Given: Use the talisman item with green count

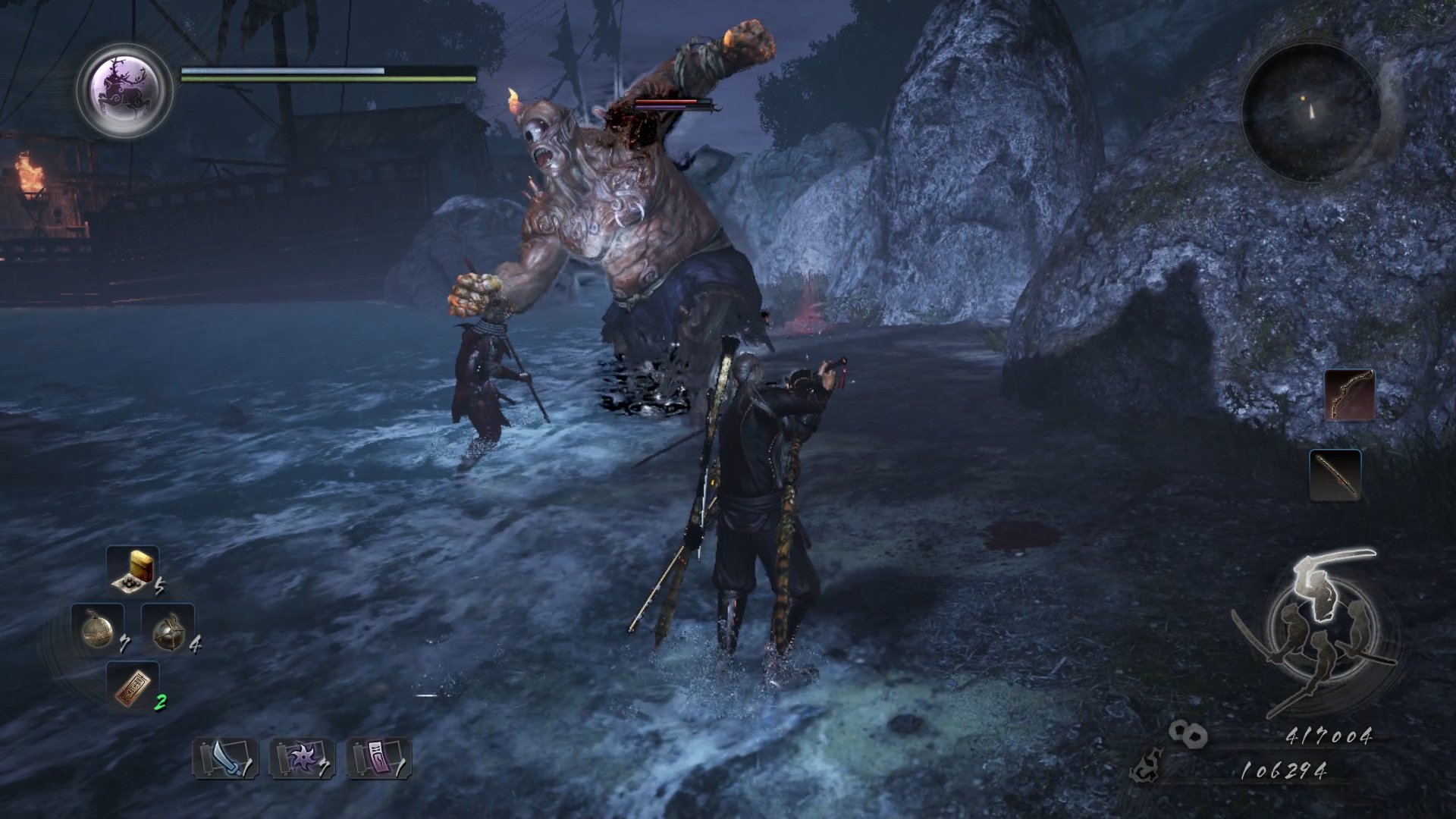Looking at the screenshot, I should click(x=133, y=686).
